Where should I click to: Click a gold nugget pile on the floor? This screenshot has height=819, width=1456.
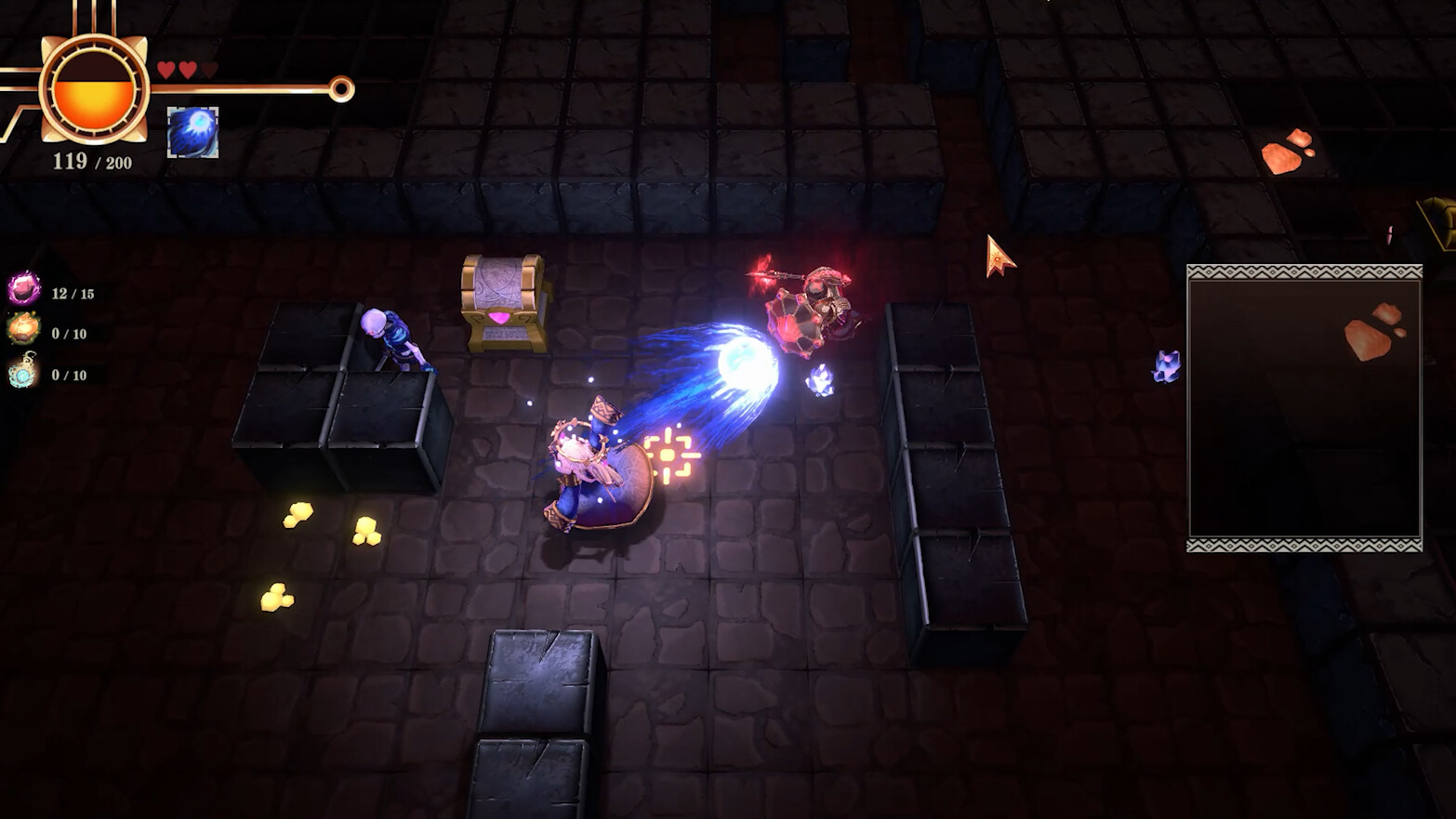[x=299, y=516]
